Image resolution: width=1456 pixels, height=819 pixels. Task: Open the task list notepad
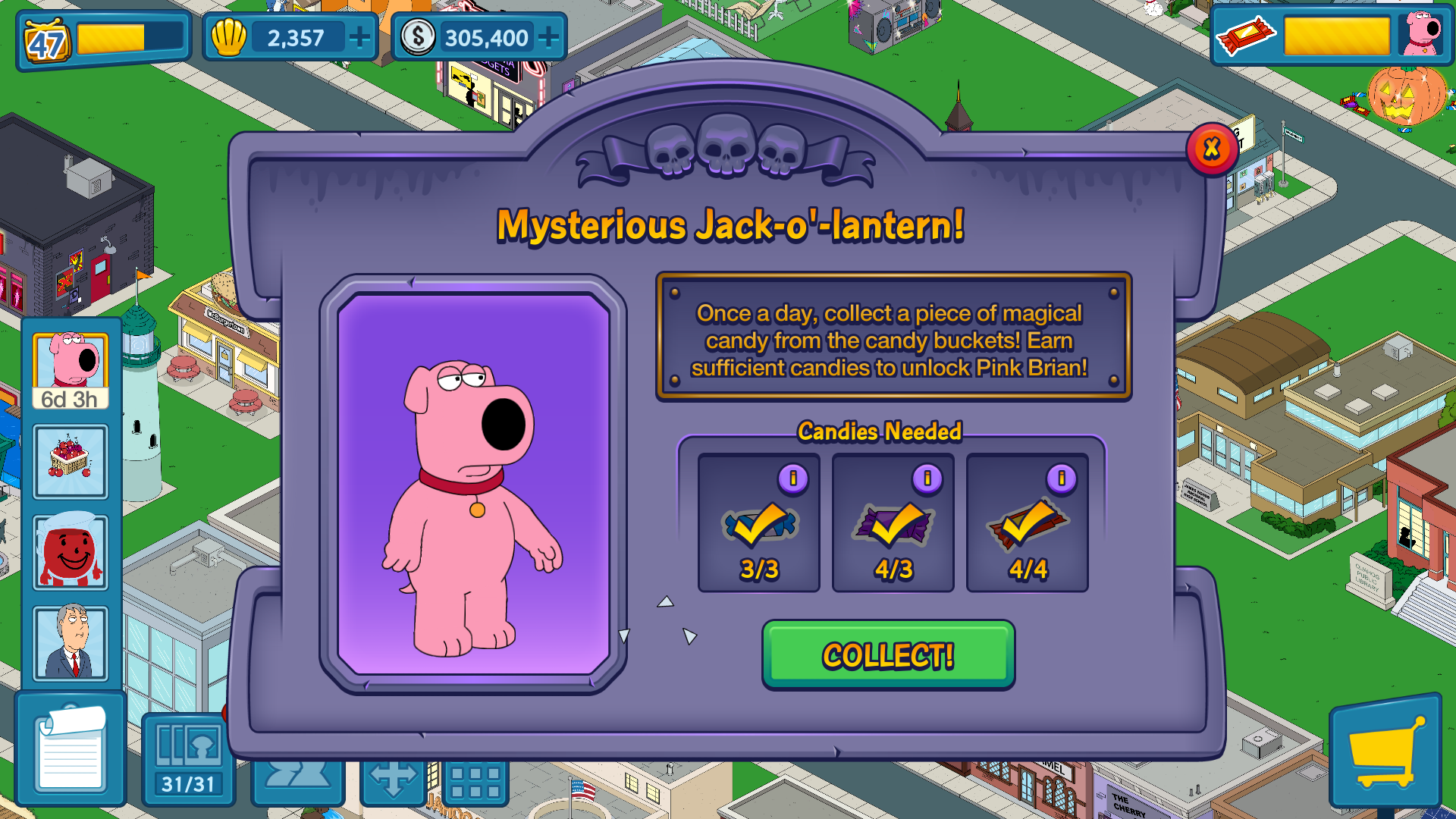point(71,749)
